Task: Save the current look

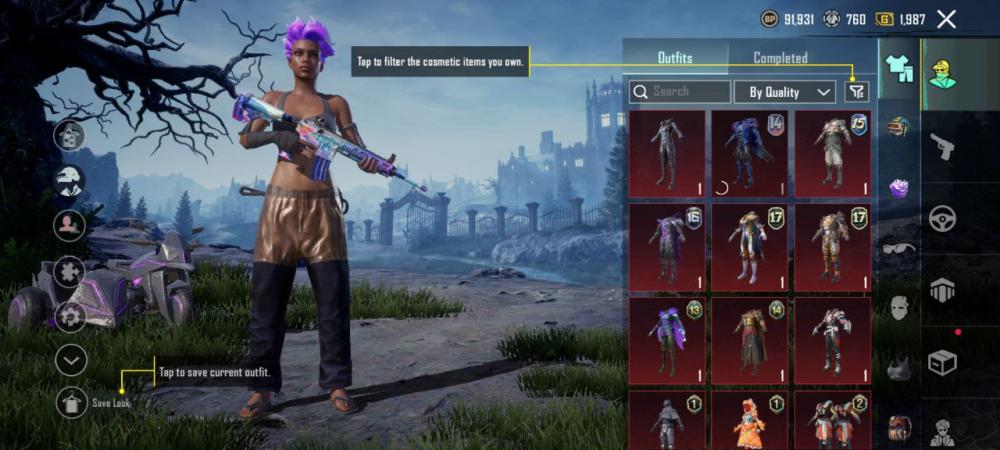Action: coord(71,402)
